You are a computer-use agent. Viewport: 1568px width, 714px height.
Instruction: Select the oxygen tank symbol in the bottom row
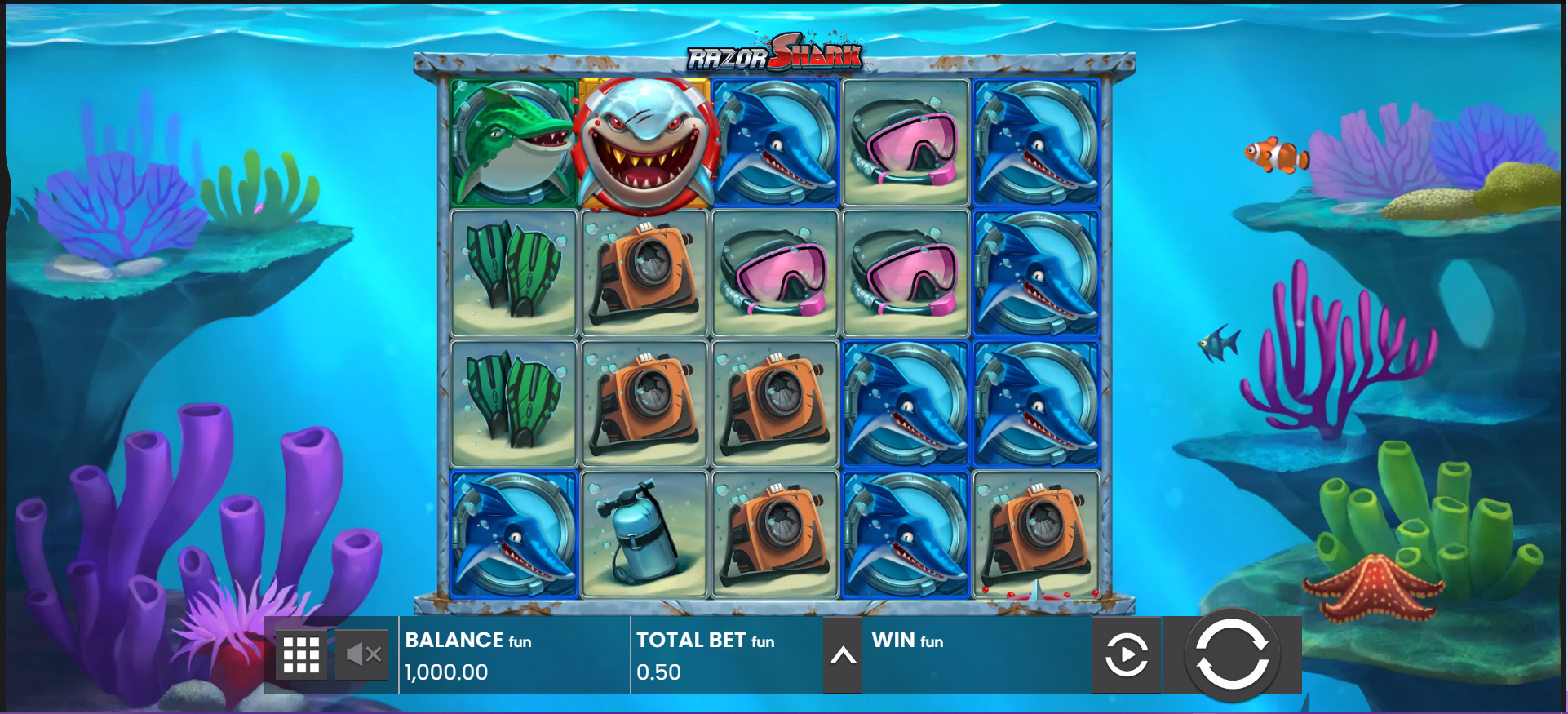644,534
